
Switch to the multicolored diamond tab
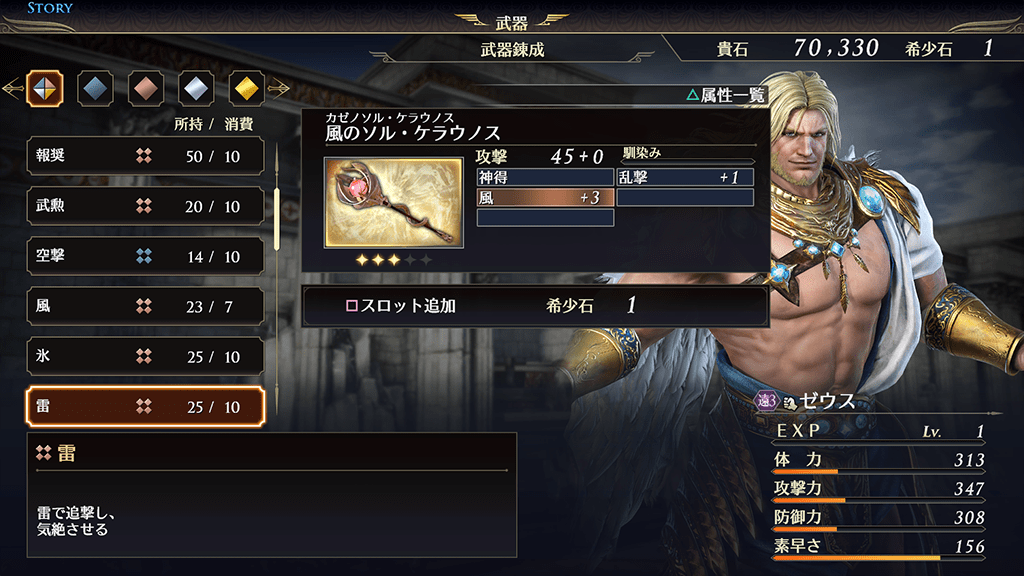pos(45,89)
